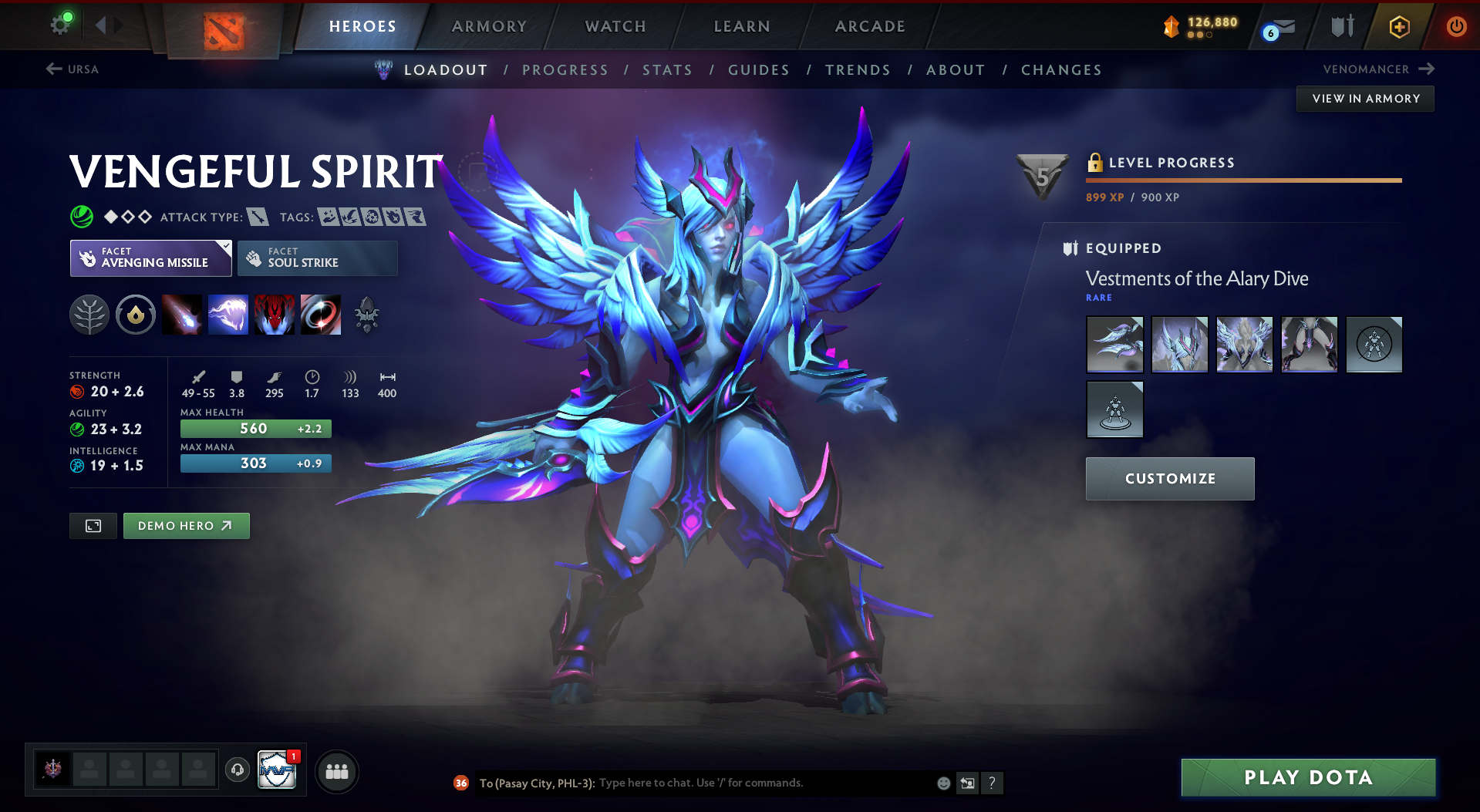Open the Customize loadout button
Screen dimensions: 1480x812
tap(1170, 479)
